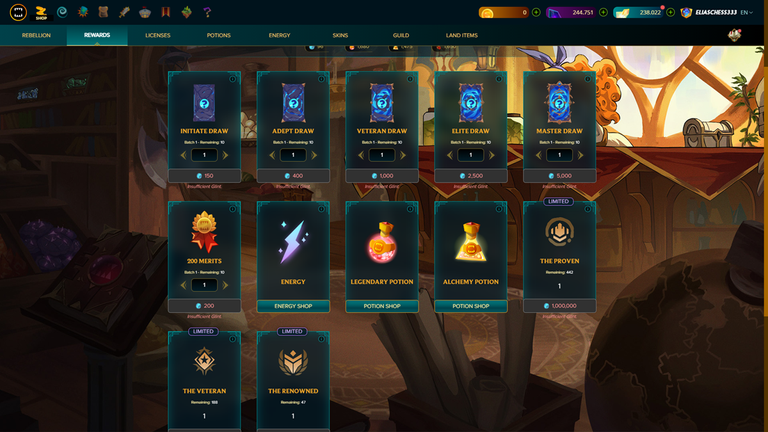The height and width of the screenshot is (432, 768).
Task: Open Potion Shop under Alchemy Potion
Action: (x=470, y=306)
